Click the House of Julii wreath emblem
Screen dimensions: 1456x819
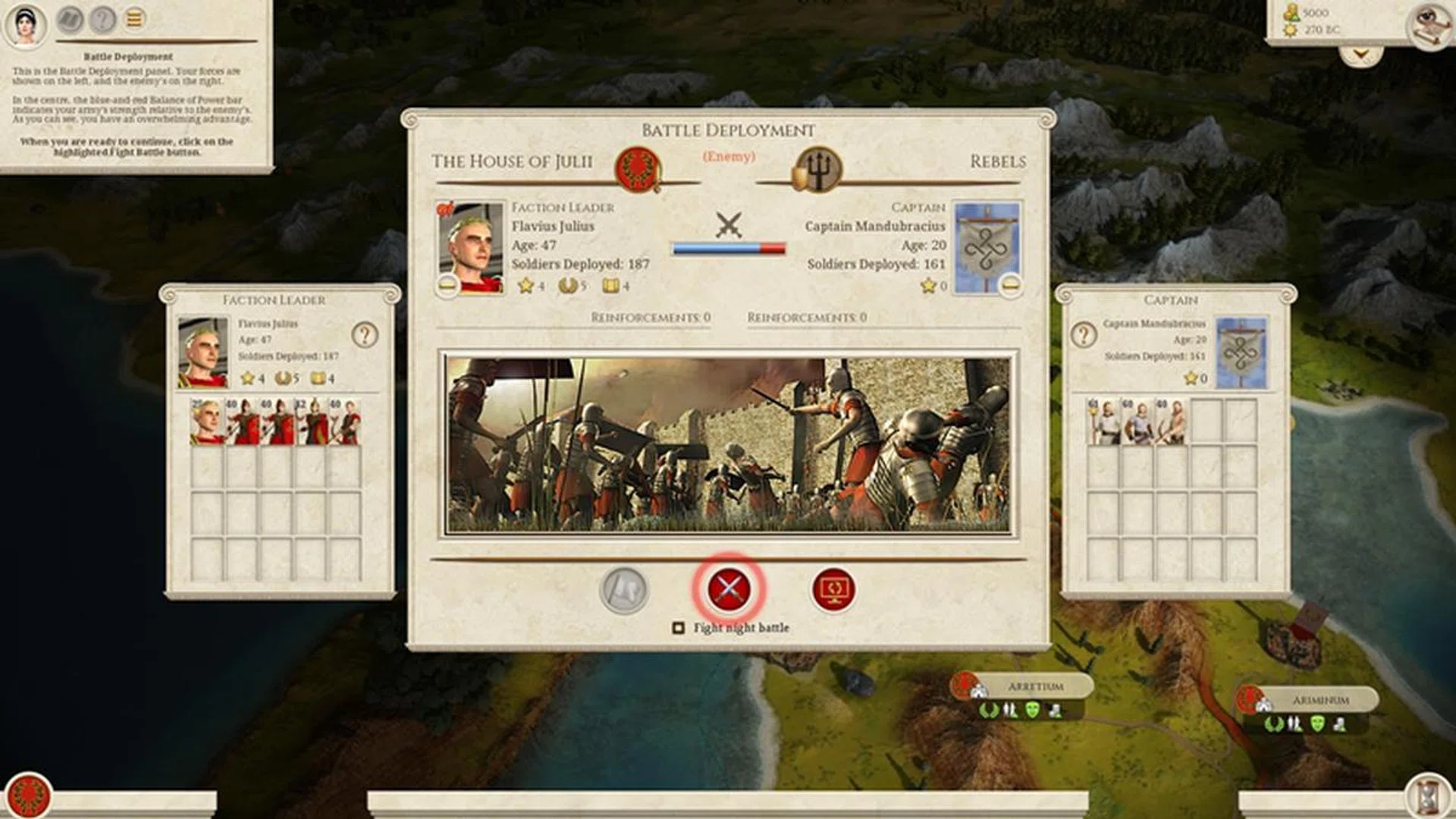pos(639,168)
